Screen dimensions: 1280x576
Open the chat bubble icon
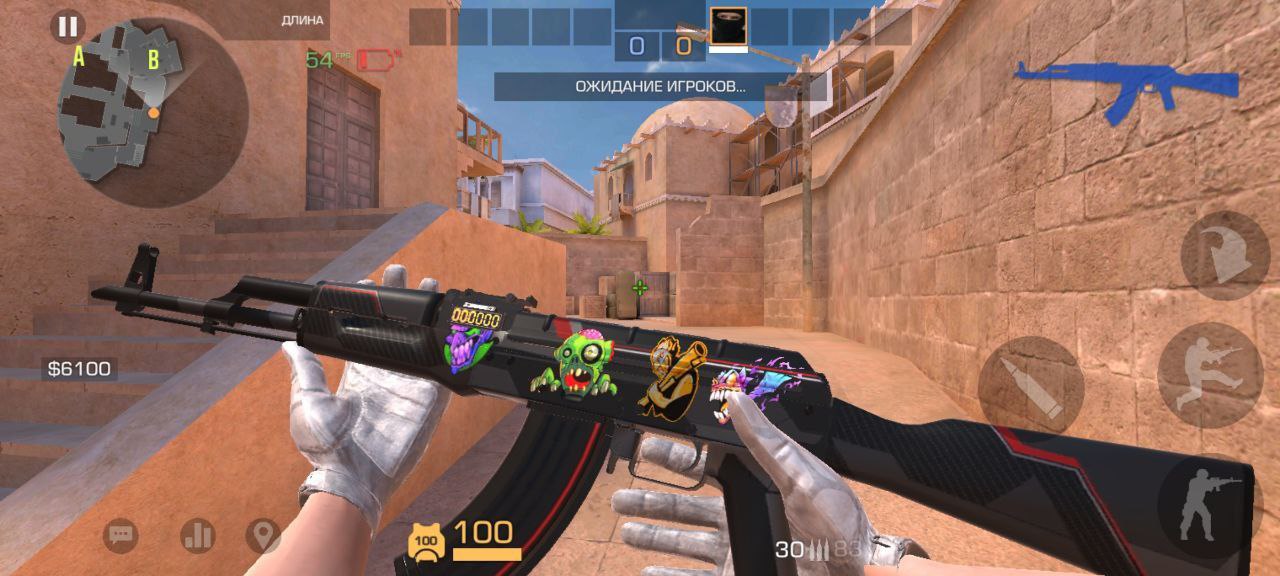[121, 536]
